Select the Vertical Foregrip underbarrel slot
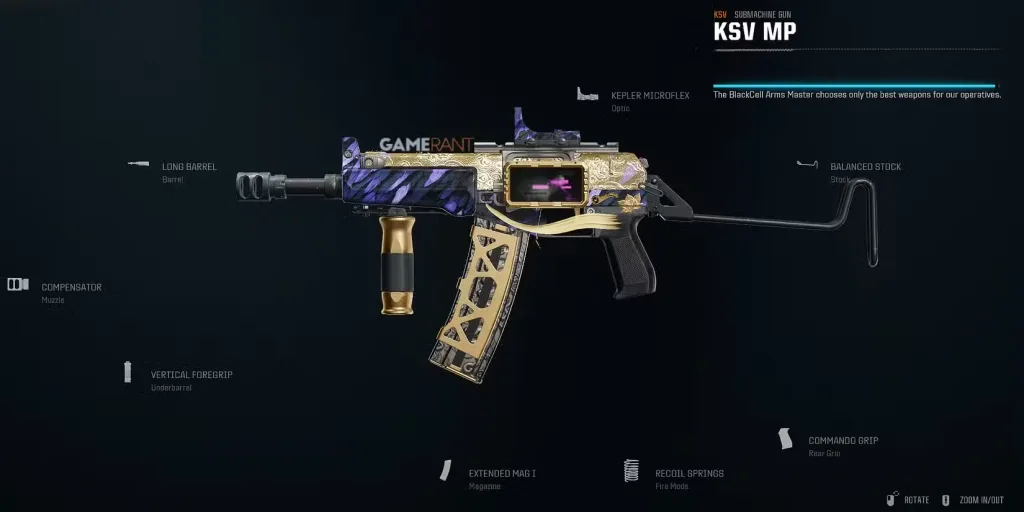This screenshot has height=512, width=1024. coord(191,375)
